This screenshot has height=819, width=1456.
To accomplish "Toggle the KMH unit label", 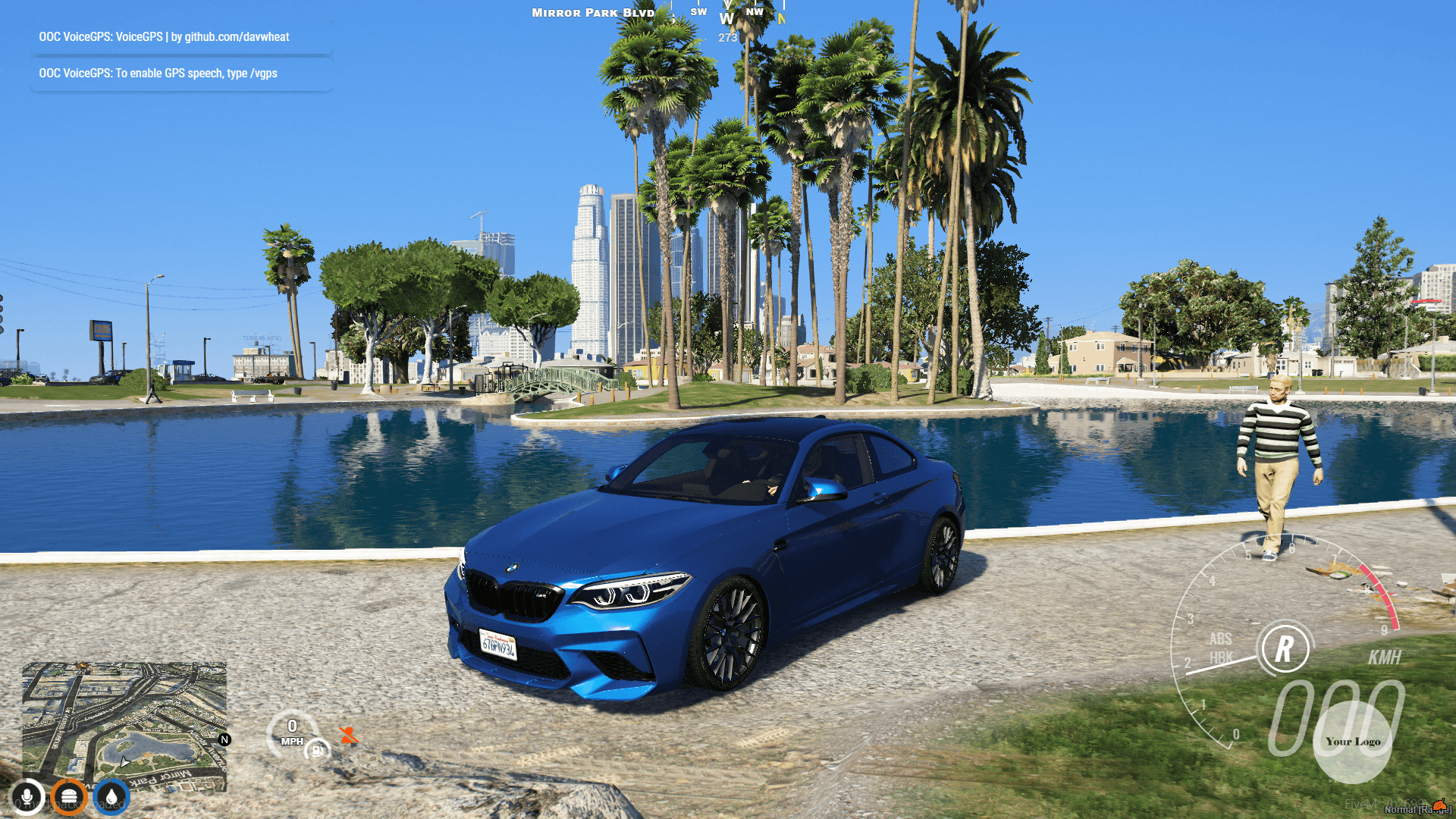I will pos(1384,656).
